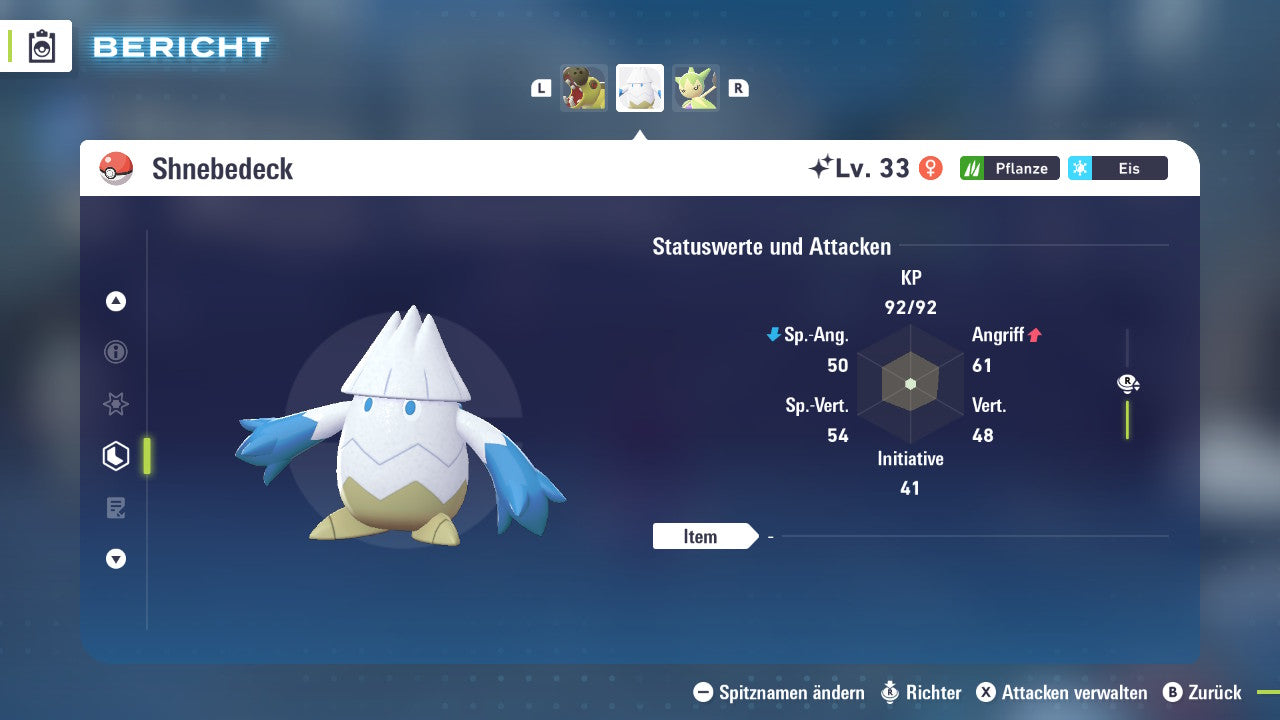Click the up arrow above page tabs
Image resolution: width=1280 pixels, height=720 pixels.
coord(116,301)
